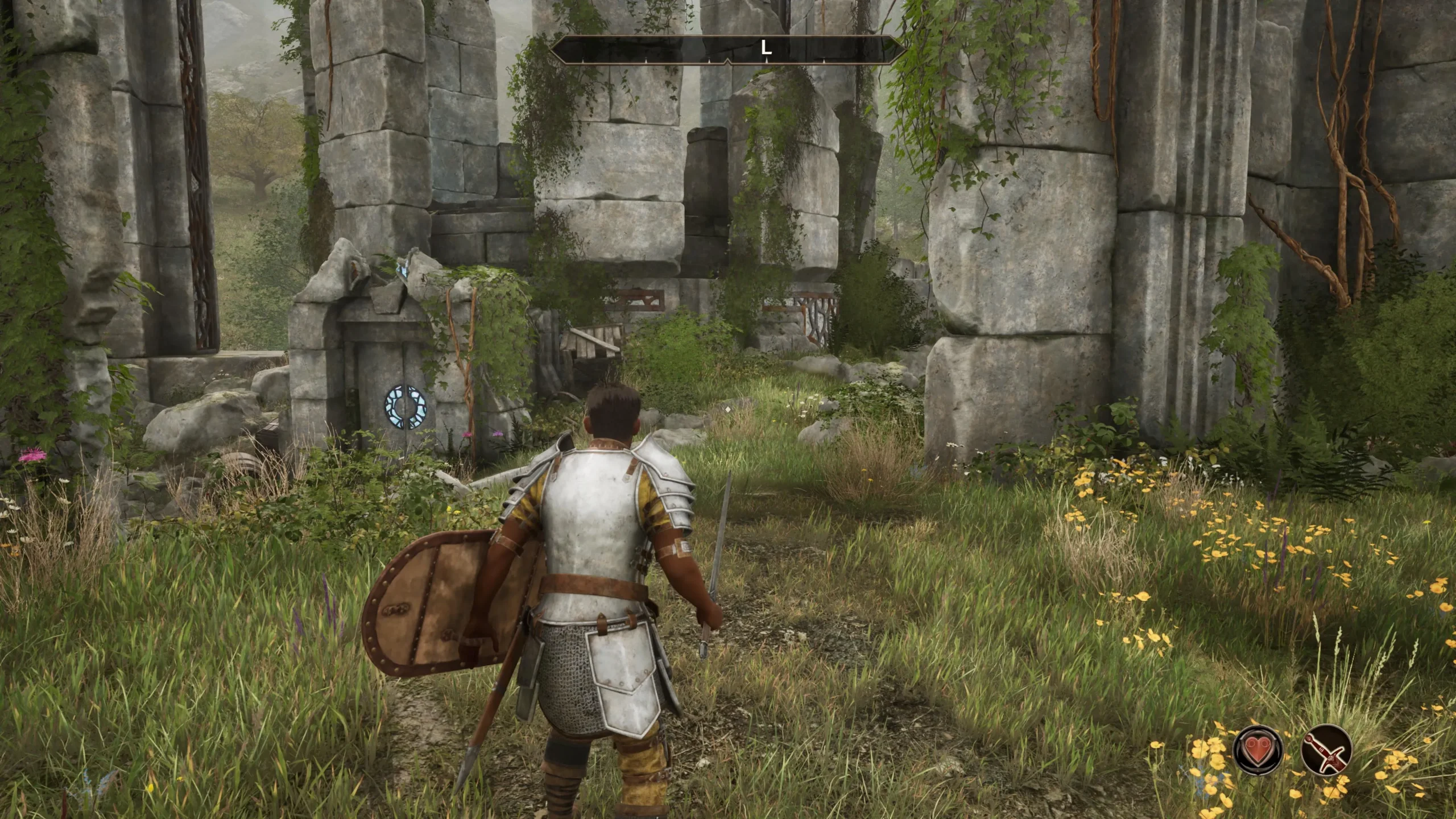This screenshot has width=1456, height=819.
Task: Click the sword weapon icon
Action: click(1326, 749)
